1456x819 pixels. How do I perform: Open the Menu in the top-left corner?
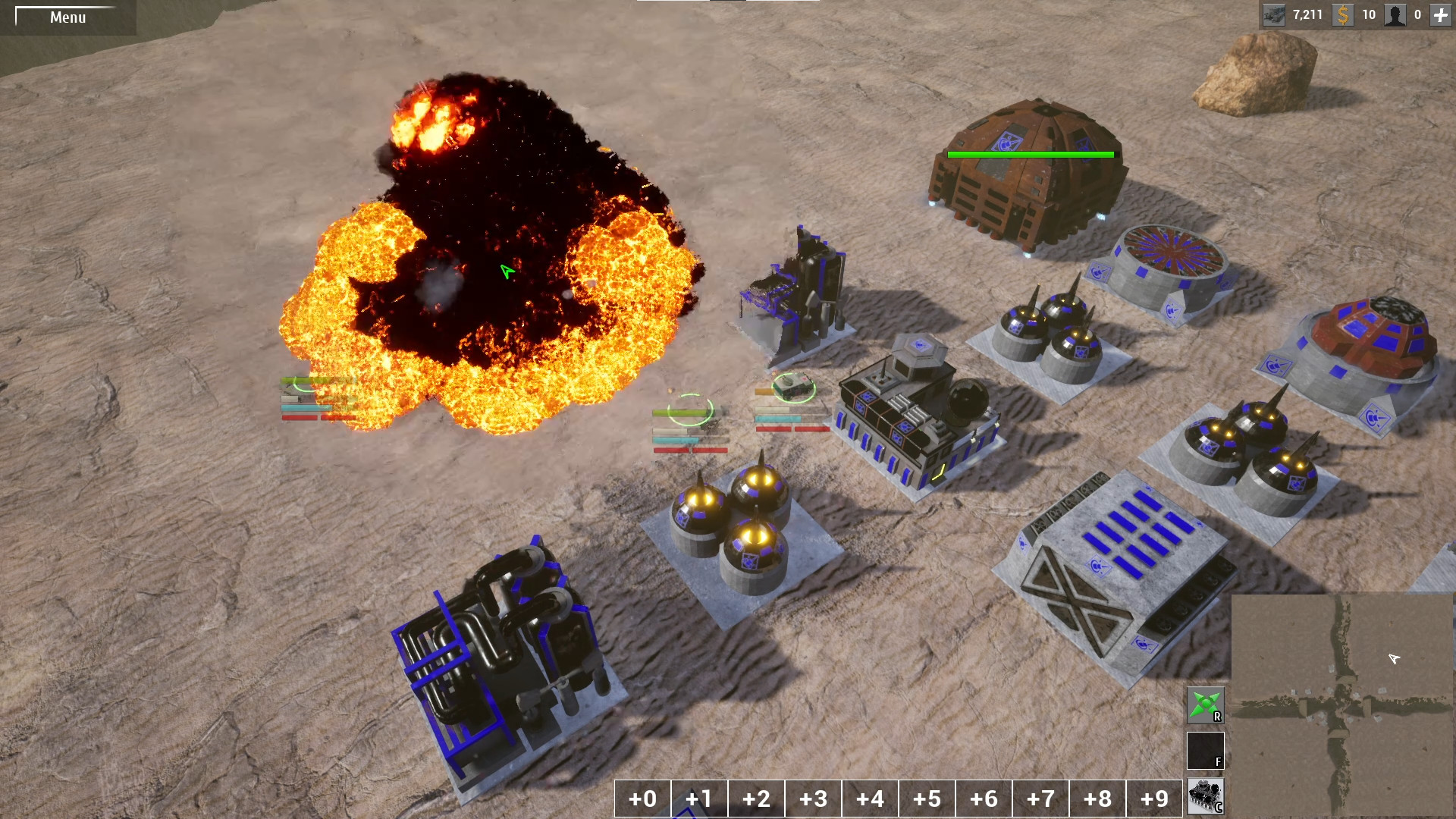point(67,17)
